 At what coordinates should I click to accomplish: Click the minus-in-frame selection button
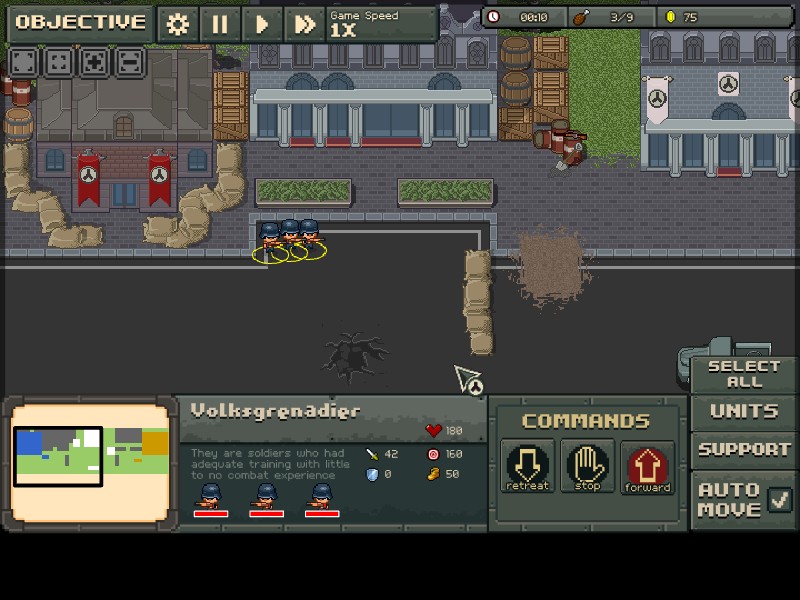pos(129,62)
